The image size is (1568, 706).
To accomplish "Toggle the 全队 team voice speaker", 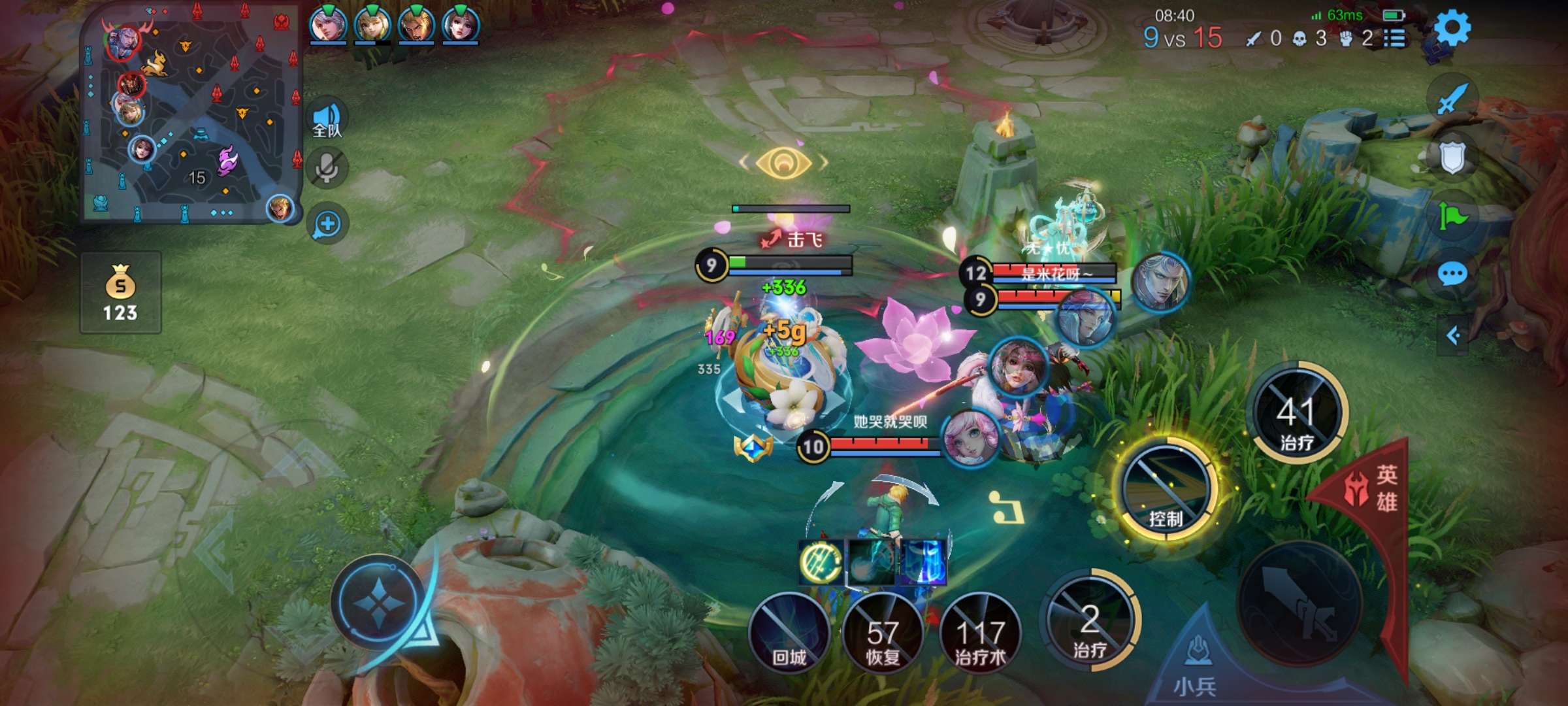I will [327, 120].
